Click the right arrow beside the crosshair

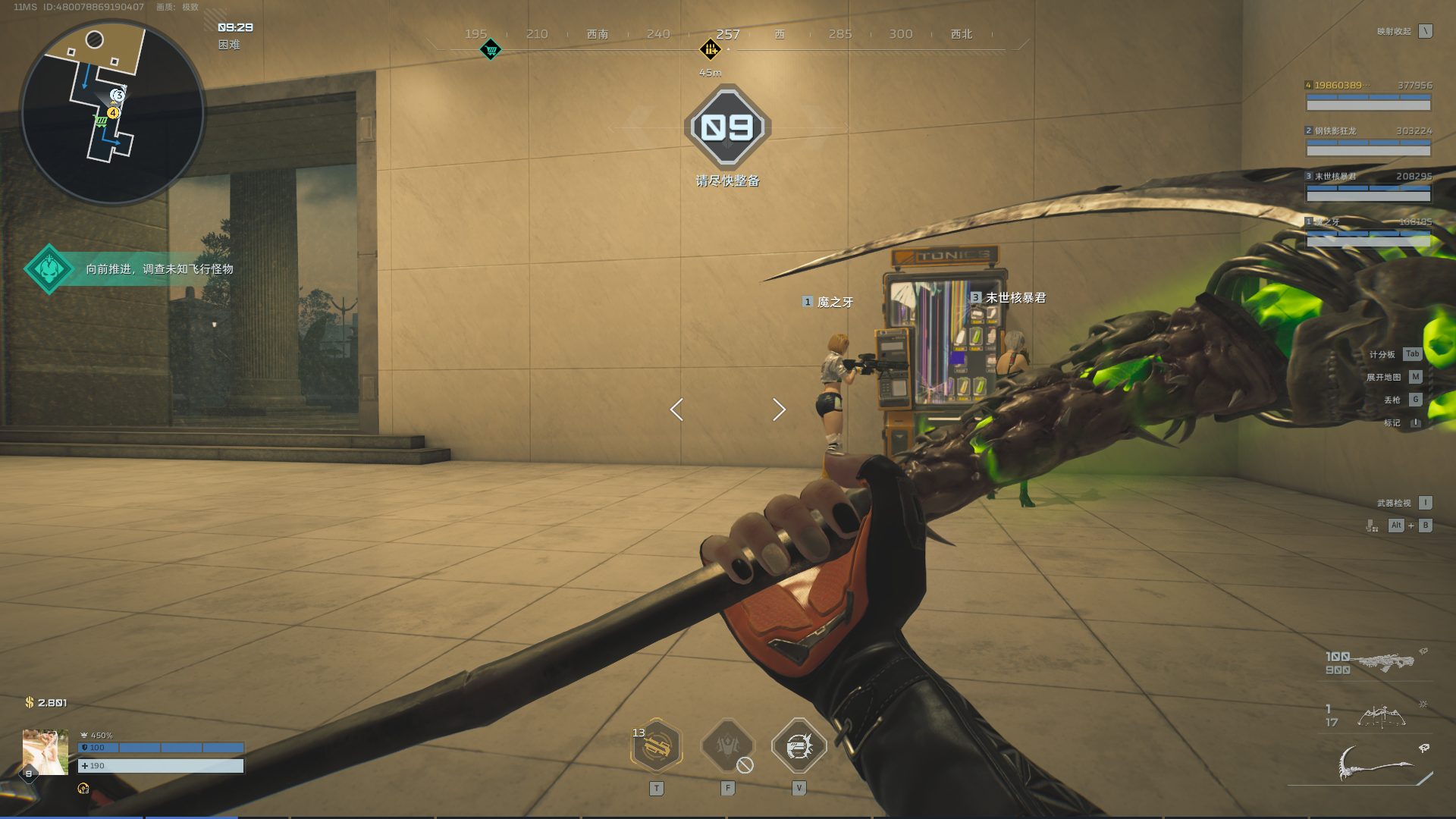click(x=779, y=409)
